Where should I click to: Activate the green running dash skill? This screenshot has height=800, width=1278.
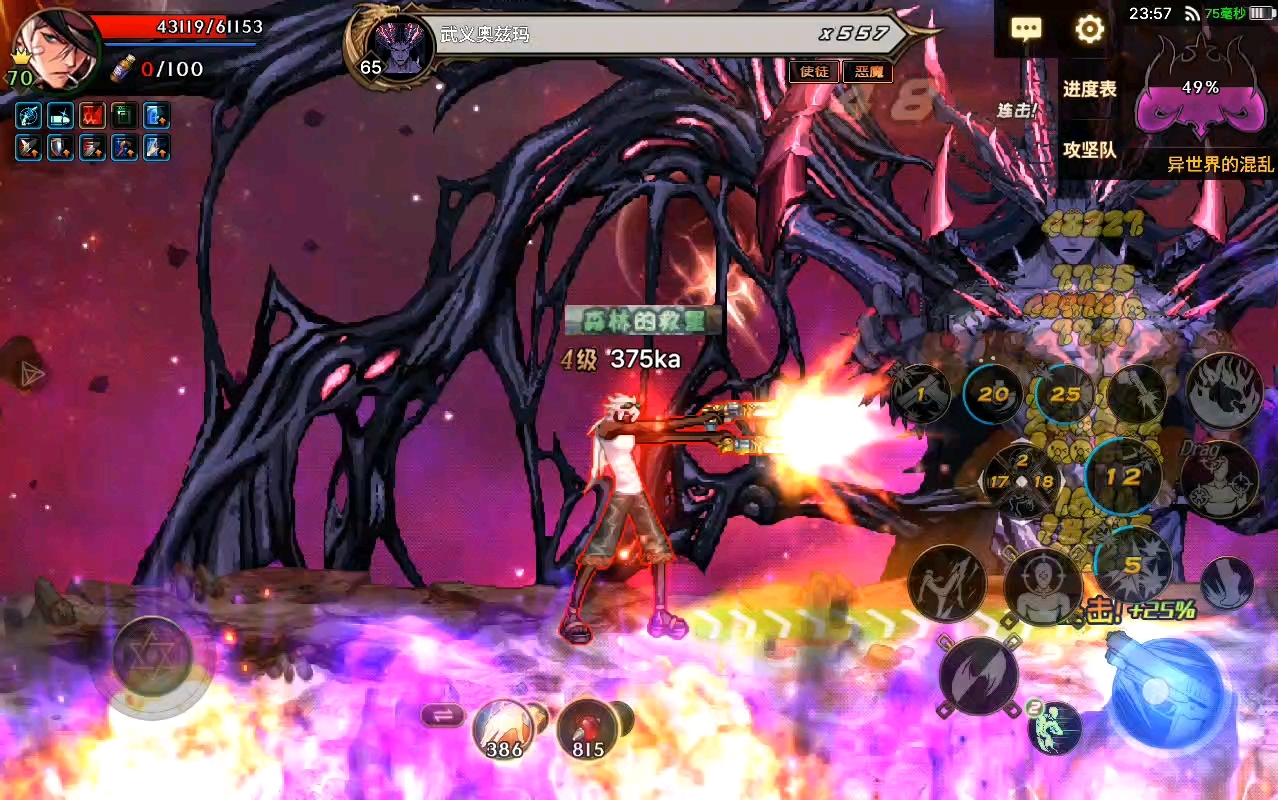pyautogui.click(x=1055, y=727)
